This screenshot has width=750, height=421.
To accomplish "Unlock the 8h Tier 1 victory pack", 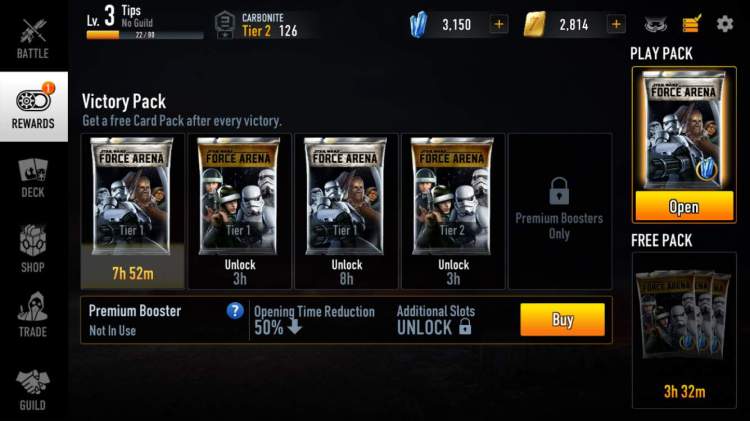I will [346, 210].
